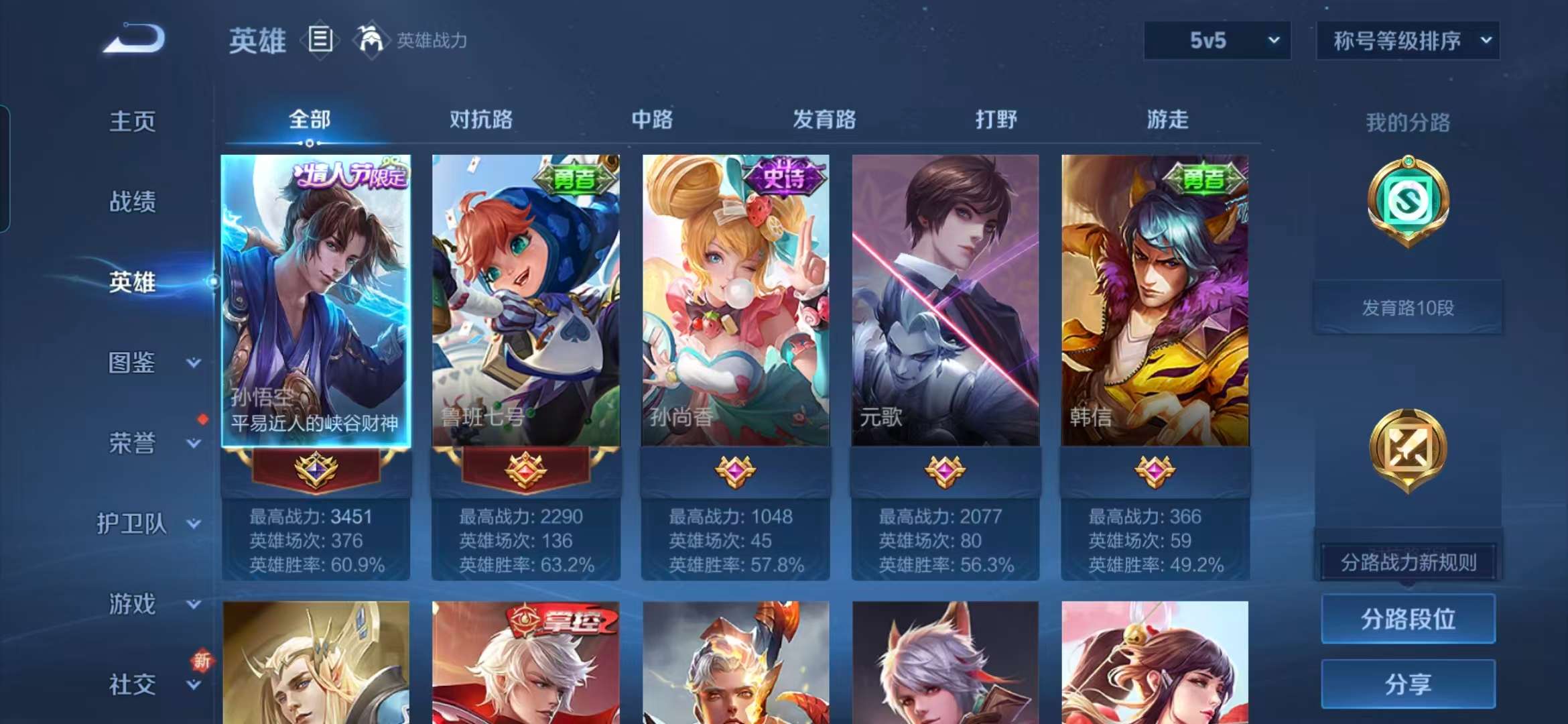Open the 称号等级排序 sorting dropdown

[1407, 40]
